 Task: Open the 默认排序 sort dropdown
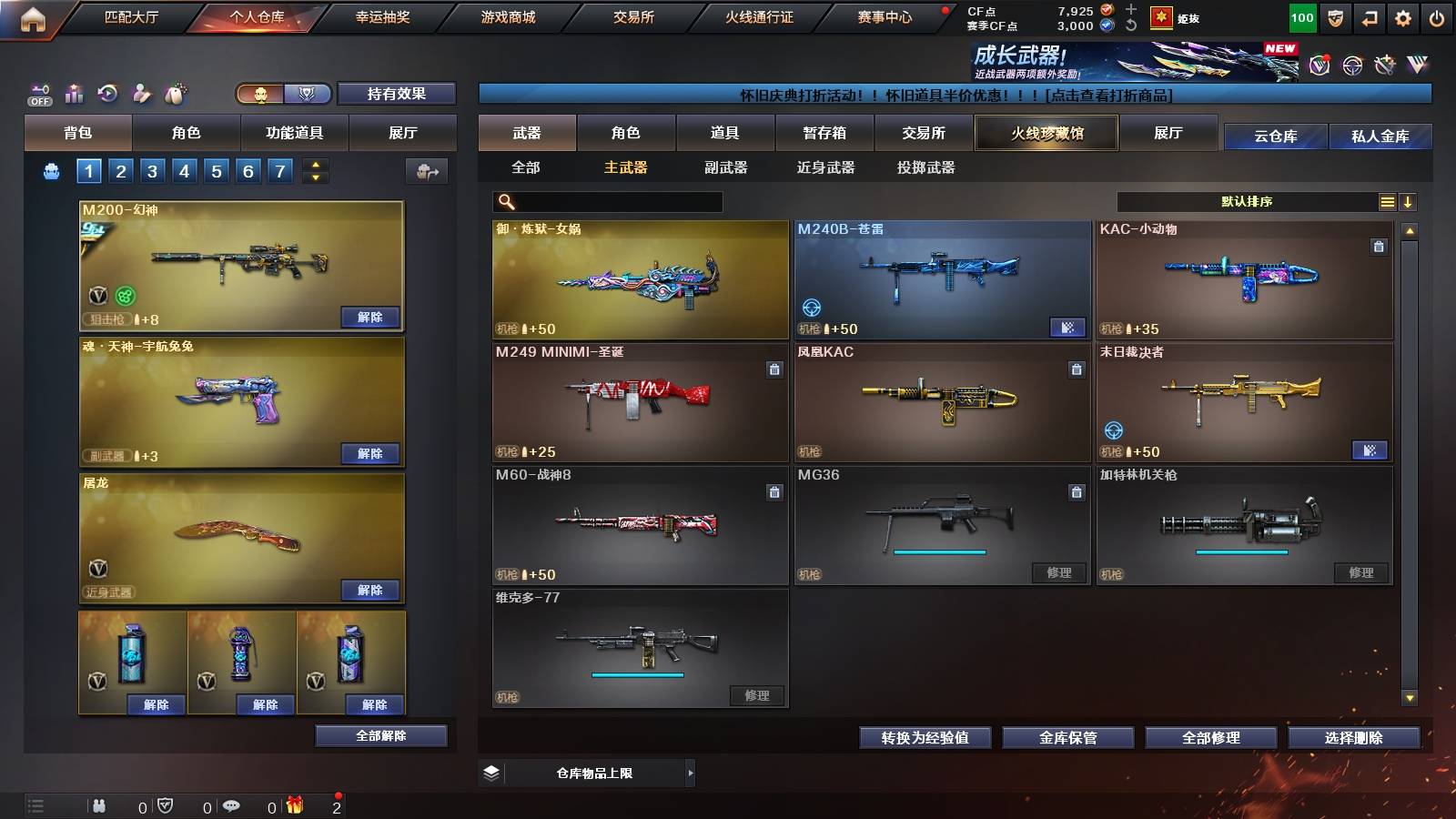[1247, 202]
